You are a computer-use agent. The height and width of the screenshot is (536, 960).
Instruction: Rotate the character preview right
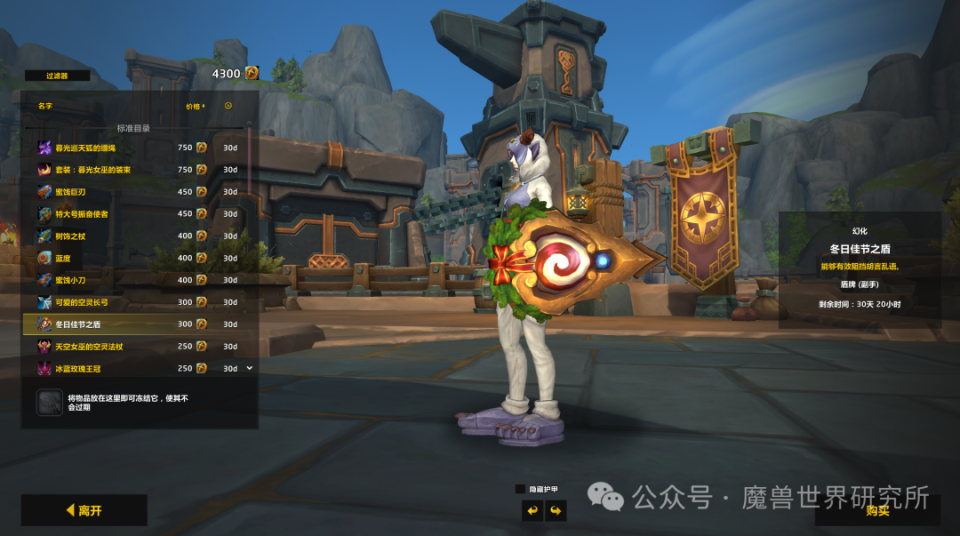pos(555,511)
